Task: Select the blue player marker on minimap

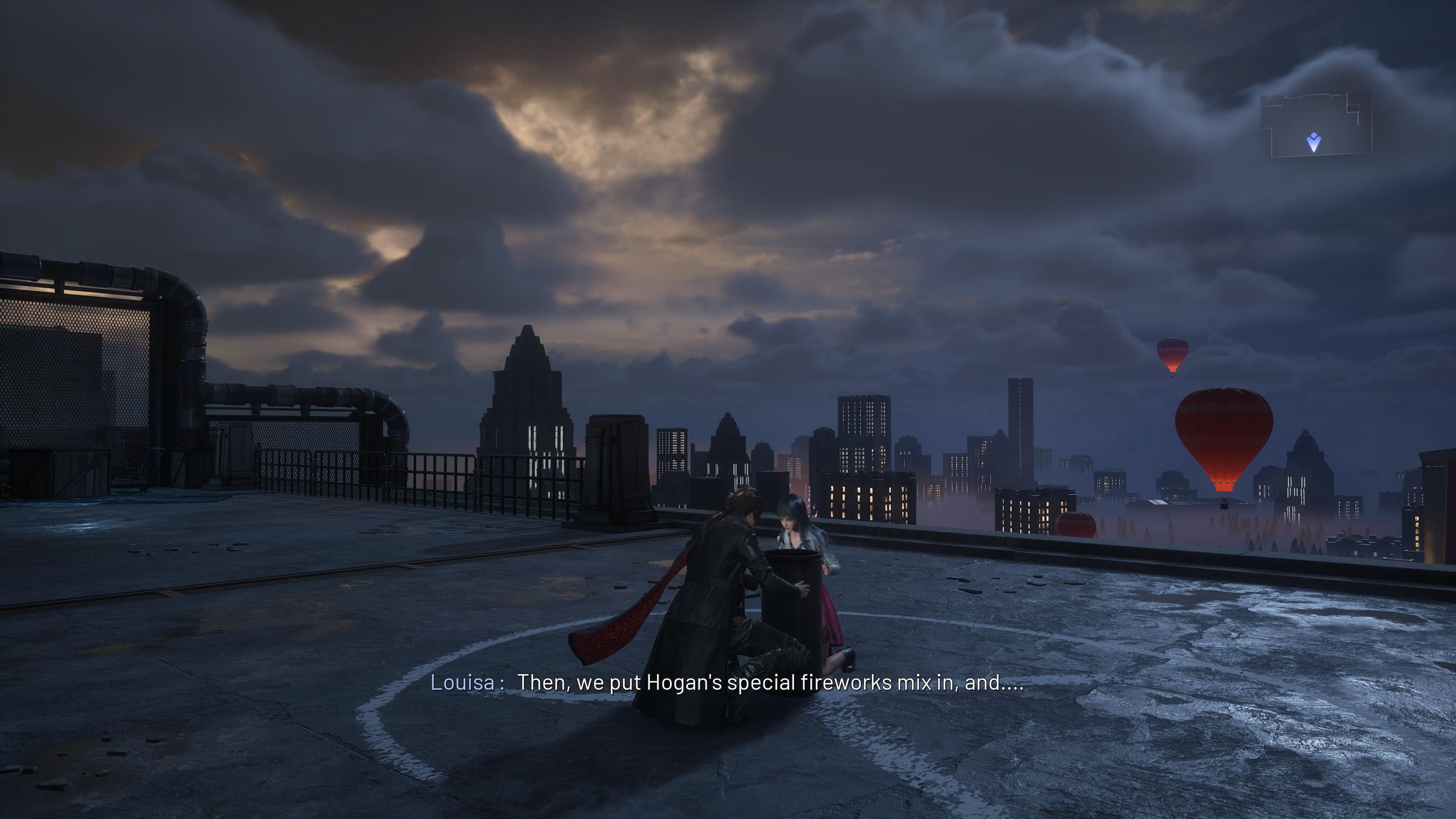Action: [x=1314, y=143]
